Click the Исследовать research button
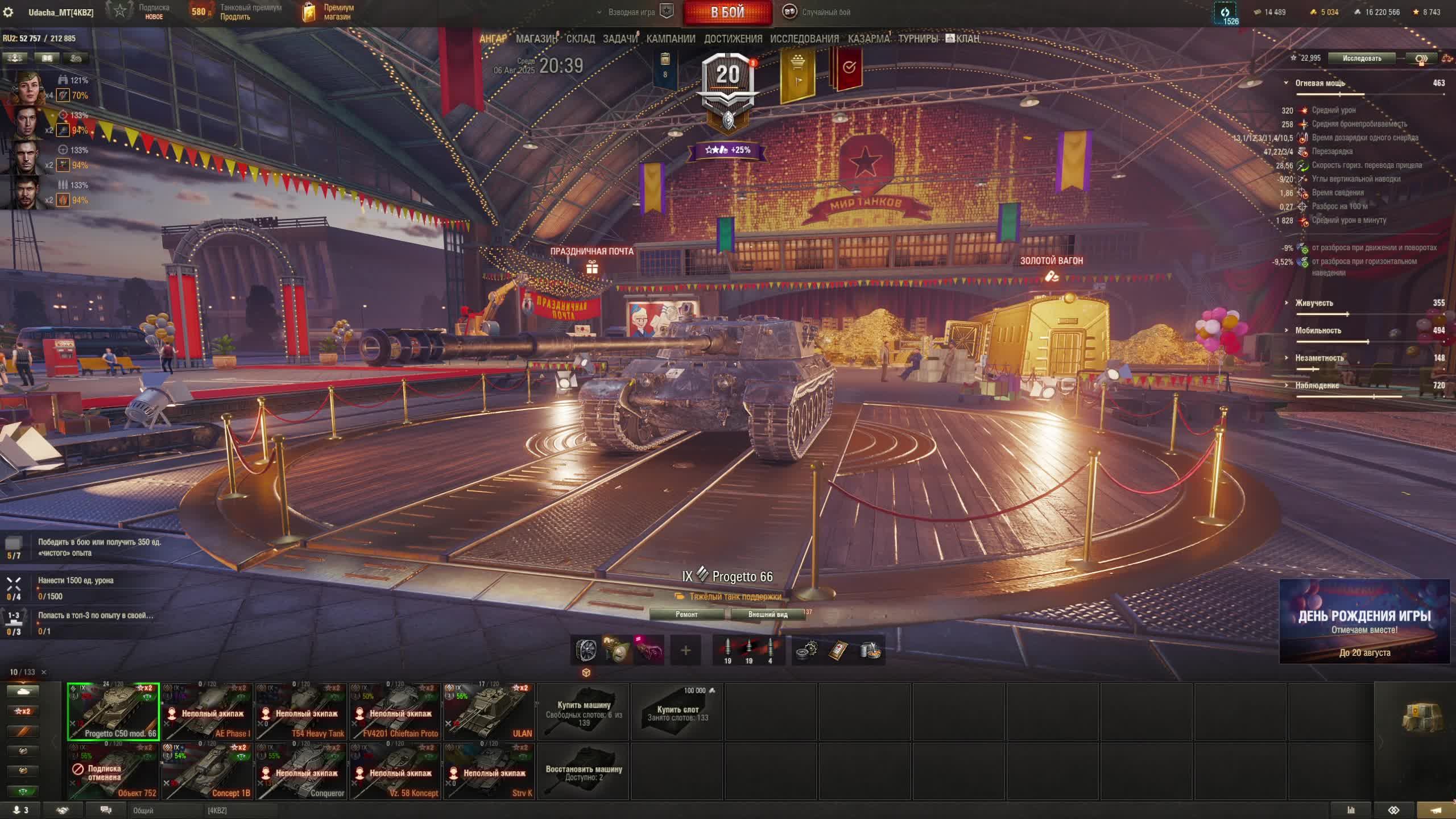 1361,58
